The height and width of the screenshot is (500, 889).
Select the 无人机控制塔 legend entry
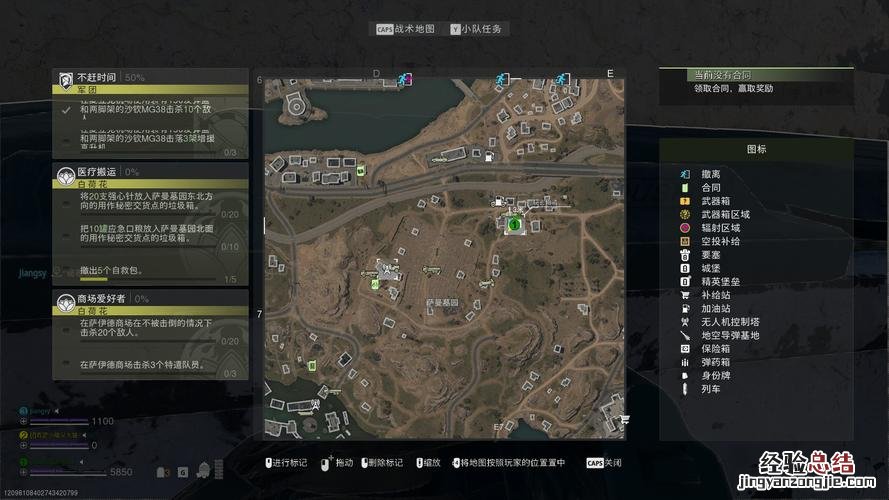point(730,322)
